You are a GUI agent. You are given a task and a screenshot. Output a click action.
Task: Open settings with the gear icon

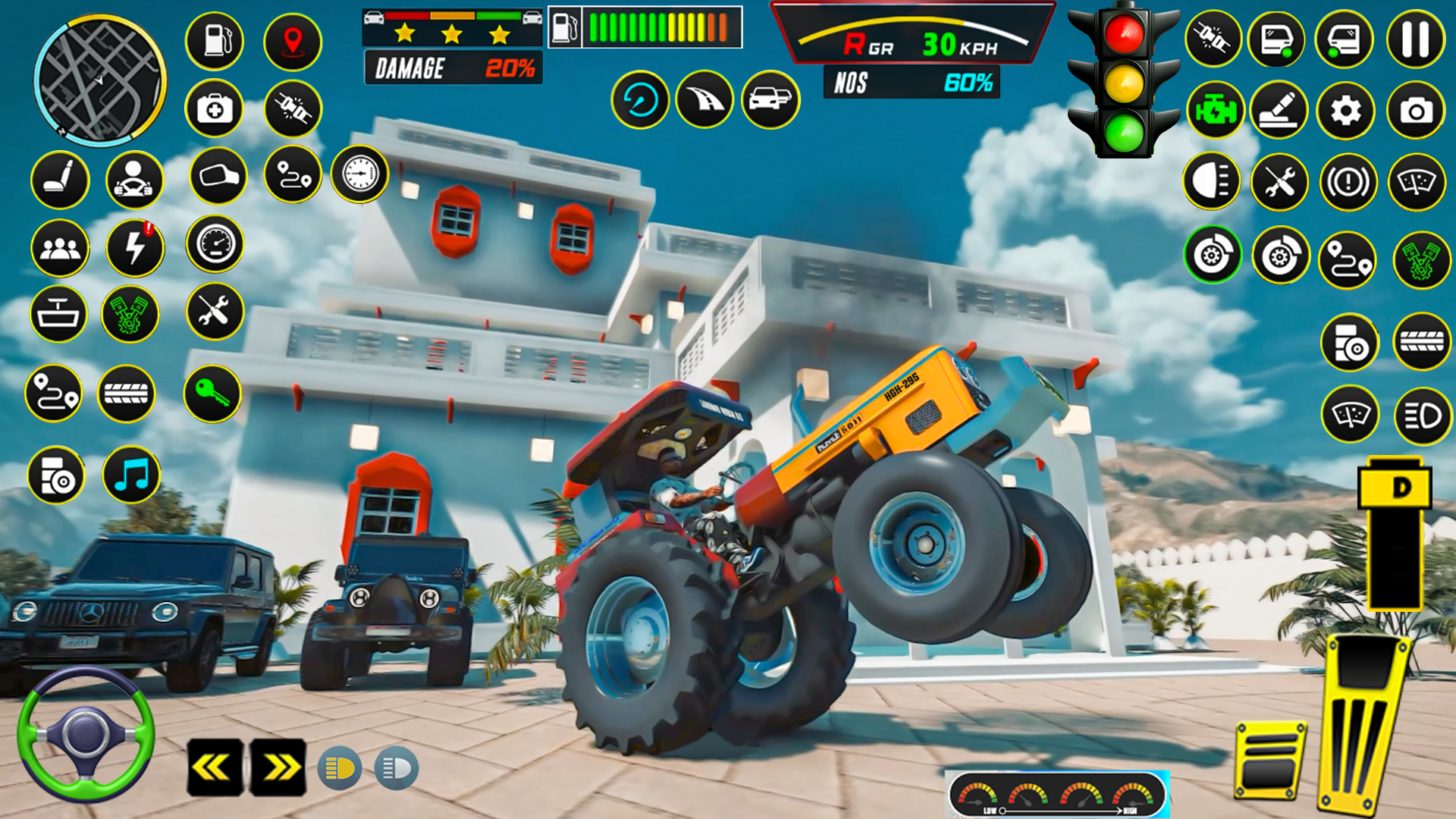point(1346,111)
